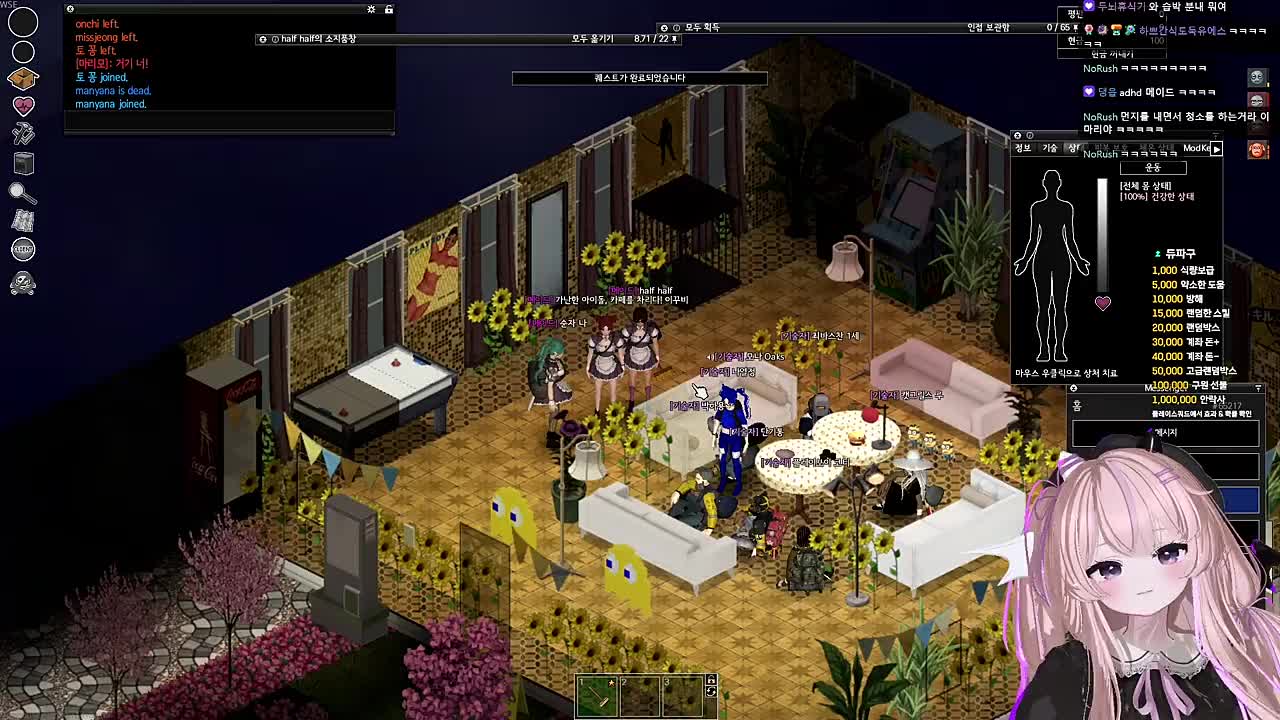Open the round CLIENT panel icon

(23, 249)
